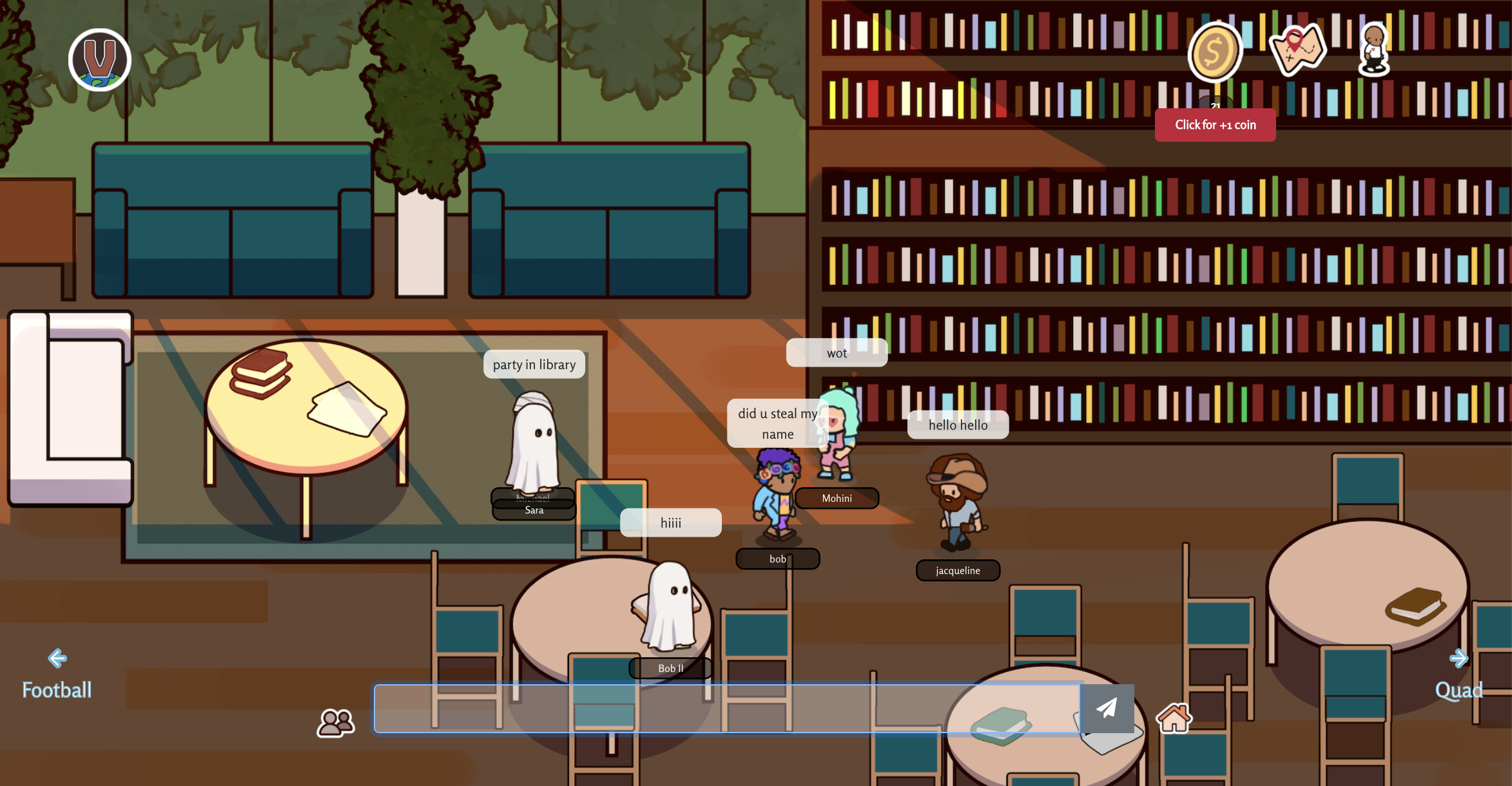Click Sara's name tag
Image resolution: width=1512 pixels, height=786 pixels.
coord(534,509)
